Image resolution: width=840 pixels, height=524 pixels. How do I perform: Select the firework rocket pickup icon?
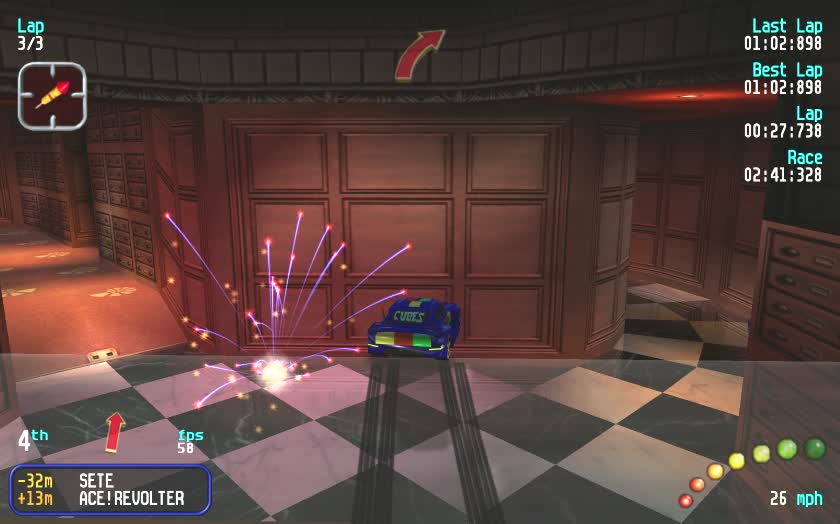52,95
